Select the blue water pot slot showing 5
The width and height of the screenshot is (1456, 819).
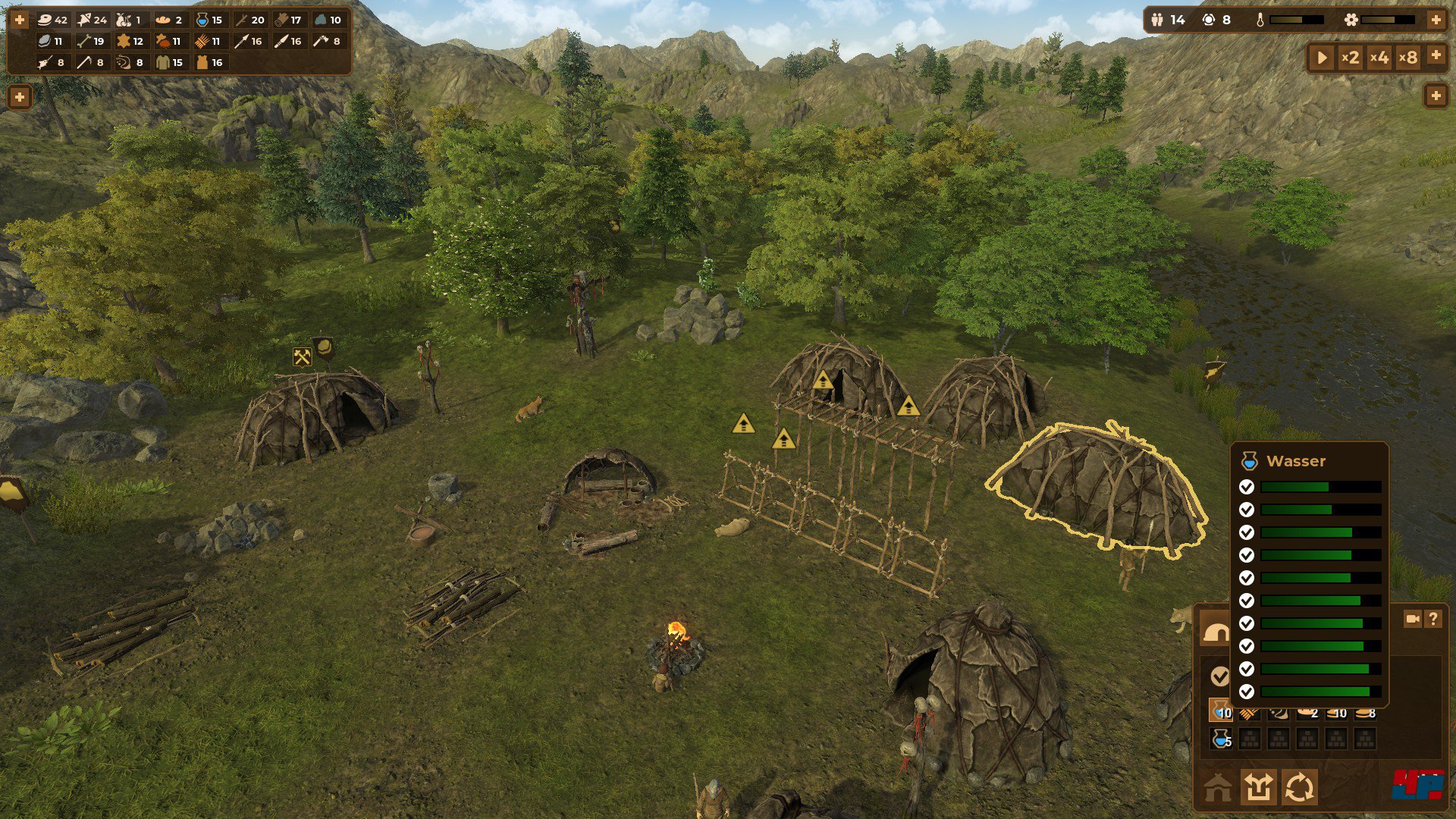1221,739
